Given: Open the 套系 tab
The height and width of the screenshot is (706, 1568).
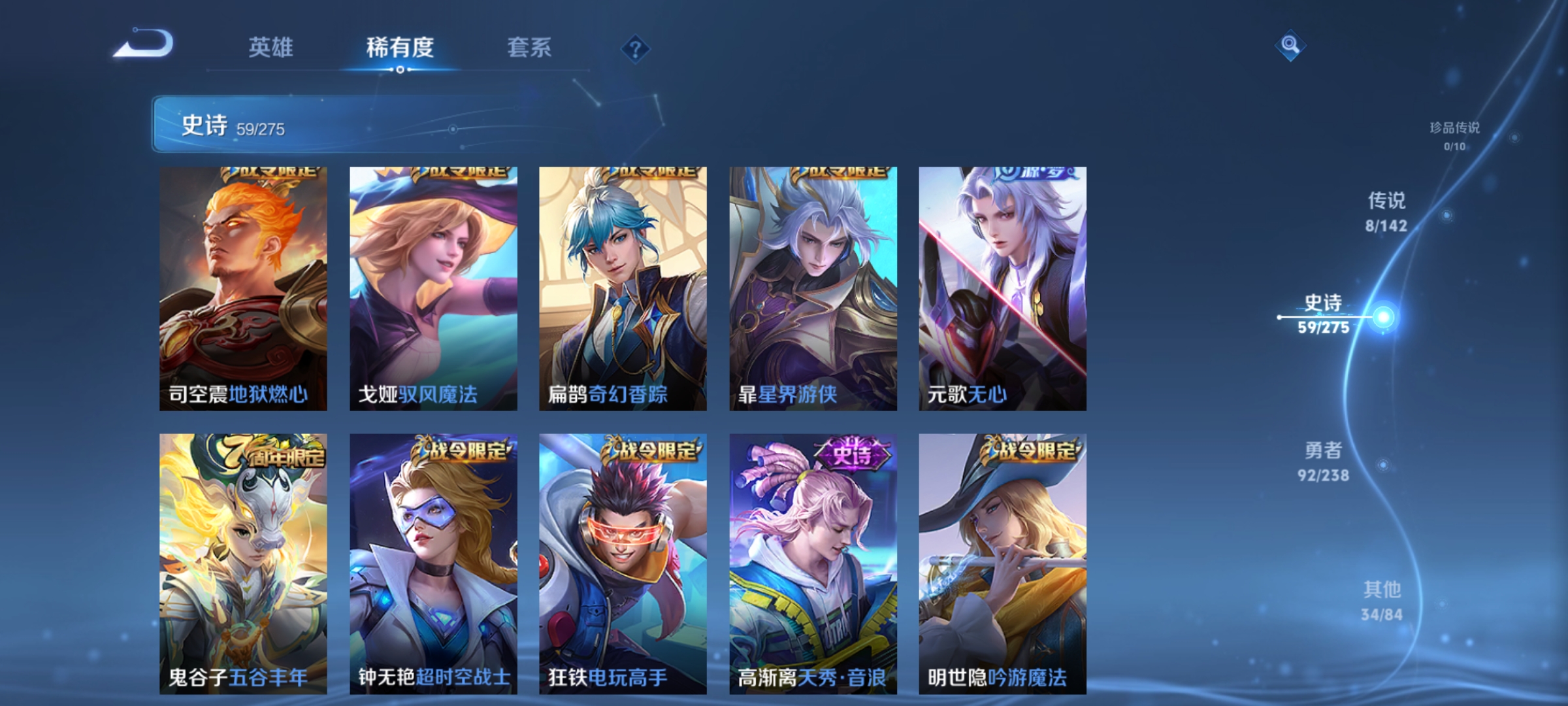Looking at the screenshot, I should [x=529, y=47].
